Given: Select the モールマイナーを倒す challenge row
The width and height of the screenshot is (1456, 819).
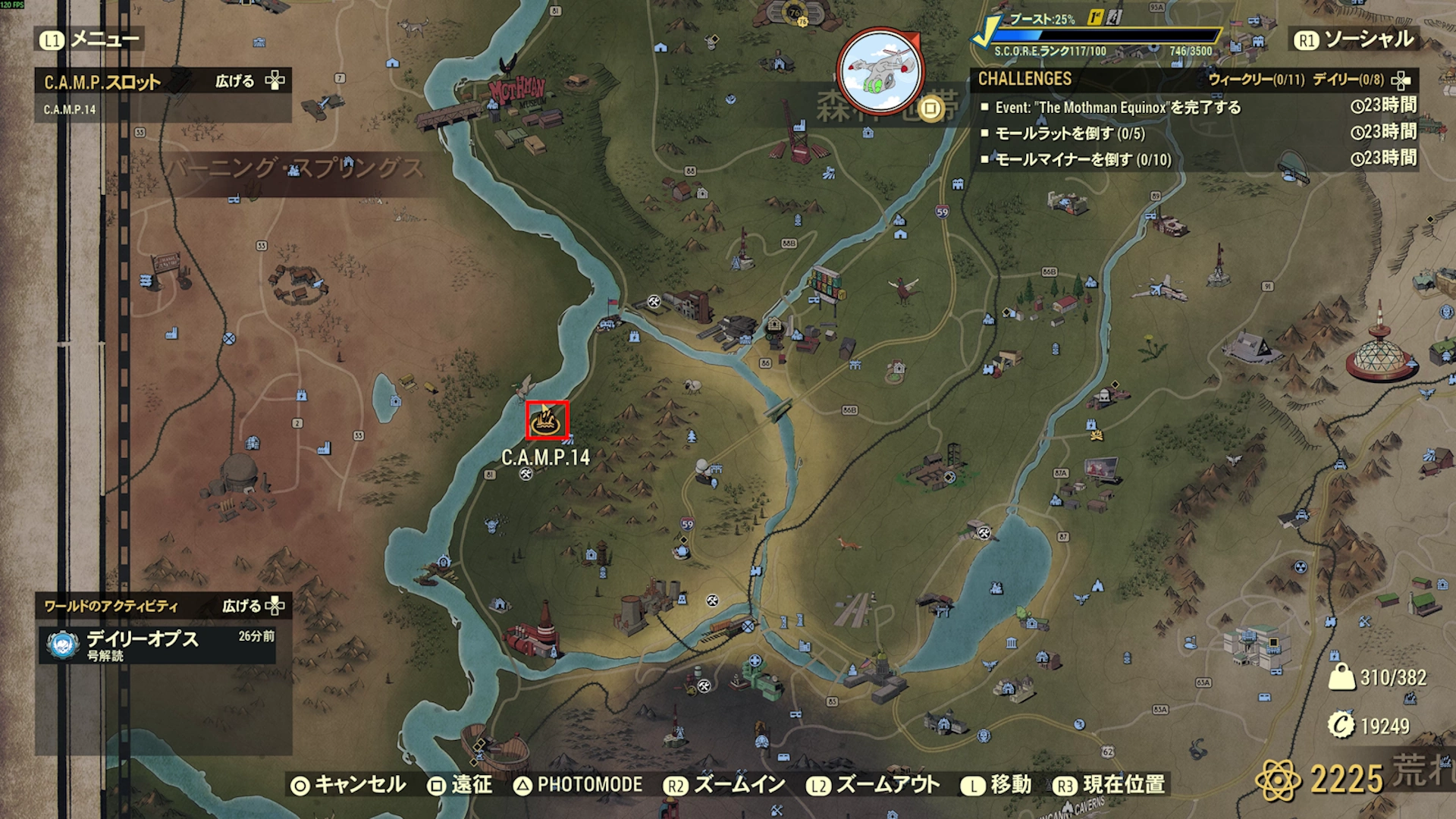Looking at the screenshot, I should click(1083, 160).
